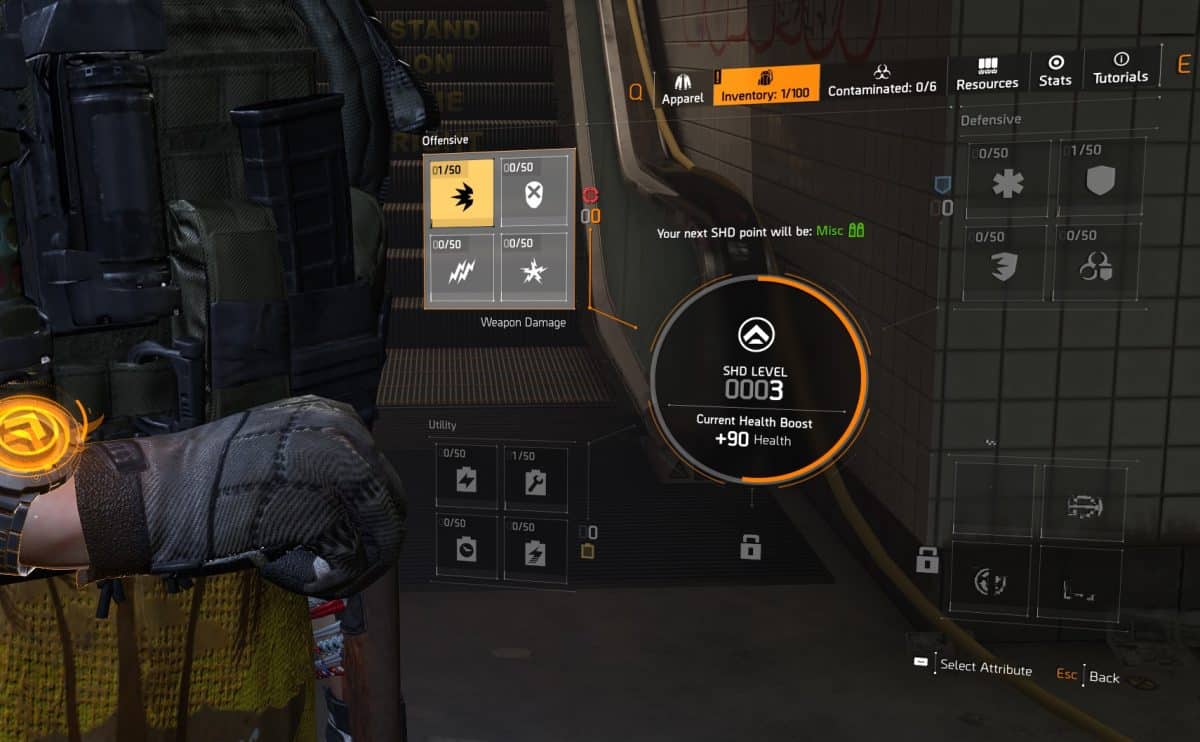1200x742 pixels.
Task: Open the Stats tab
Action: point(1055,71)
